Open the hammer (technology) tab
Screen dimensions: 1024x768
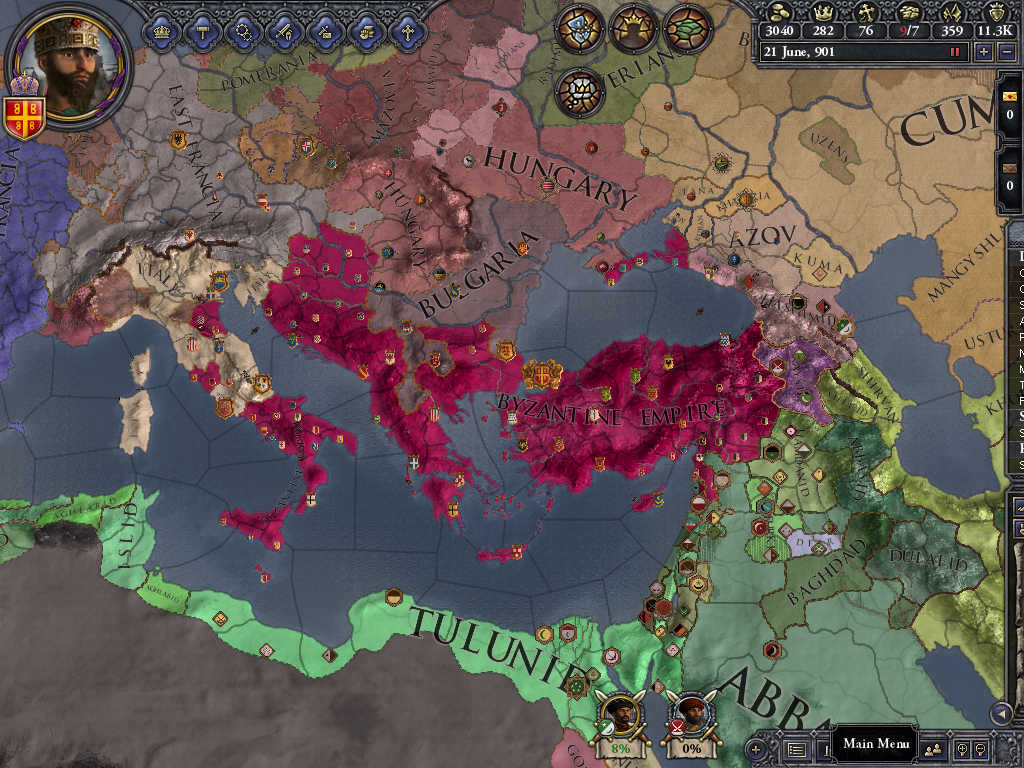coord(201,32)
